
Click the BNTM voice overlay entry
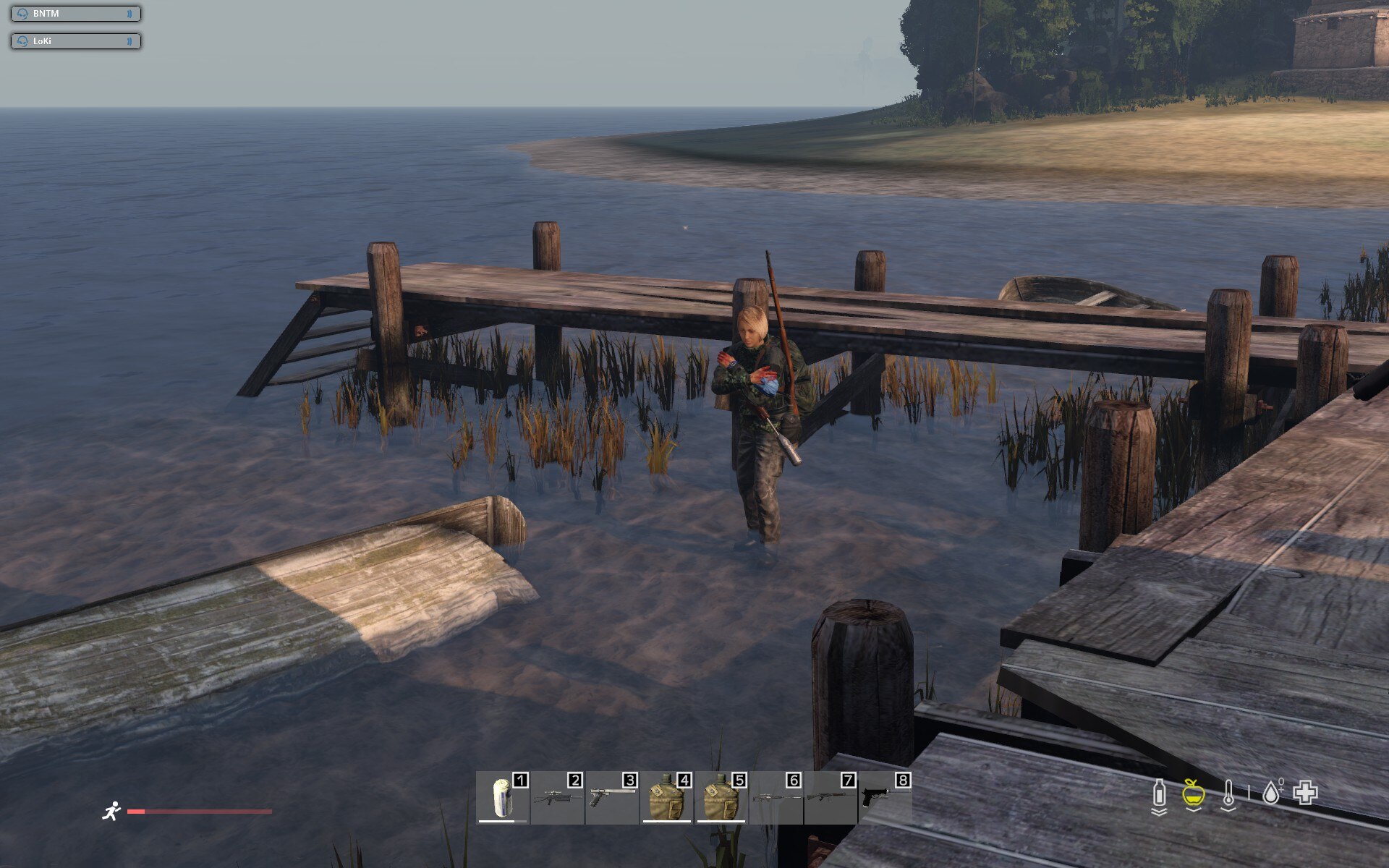pyautogui.click(x=75, y=14)
